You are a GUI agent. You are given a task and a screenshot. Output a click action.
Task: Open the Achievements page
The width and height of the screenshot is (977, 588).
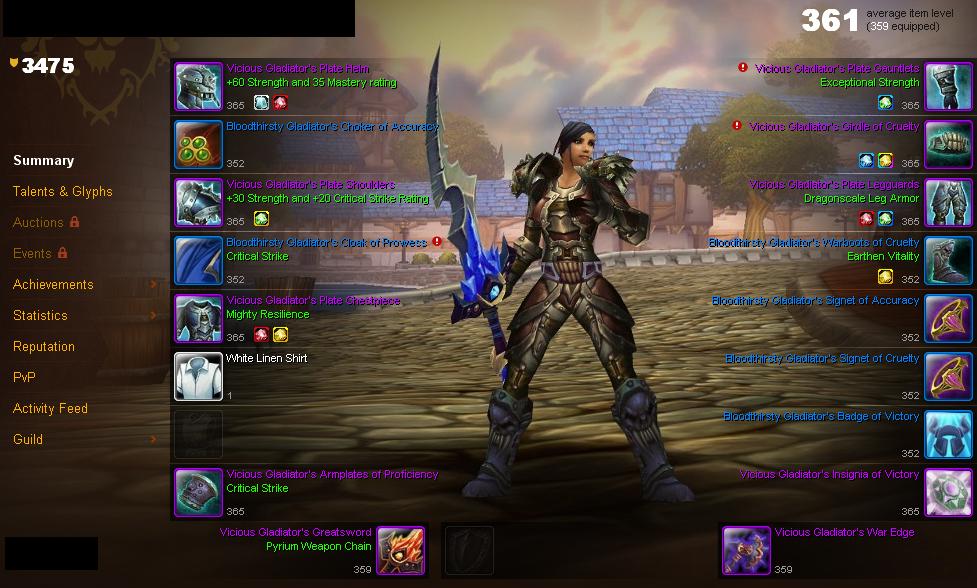click(x=53, y=285)
